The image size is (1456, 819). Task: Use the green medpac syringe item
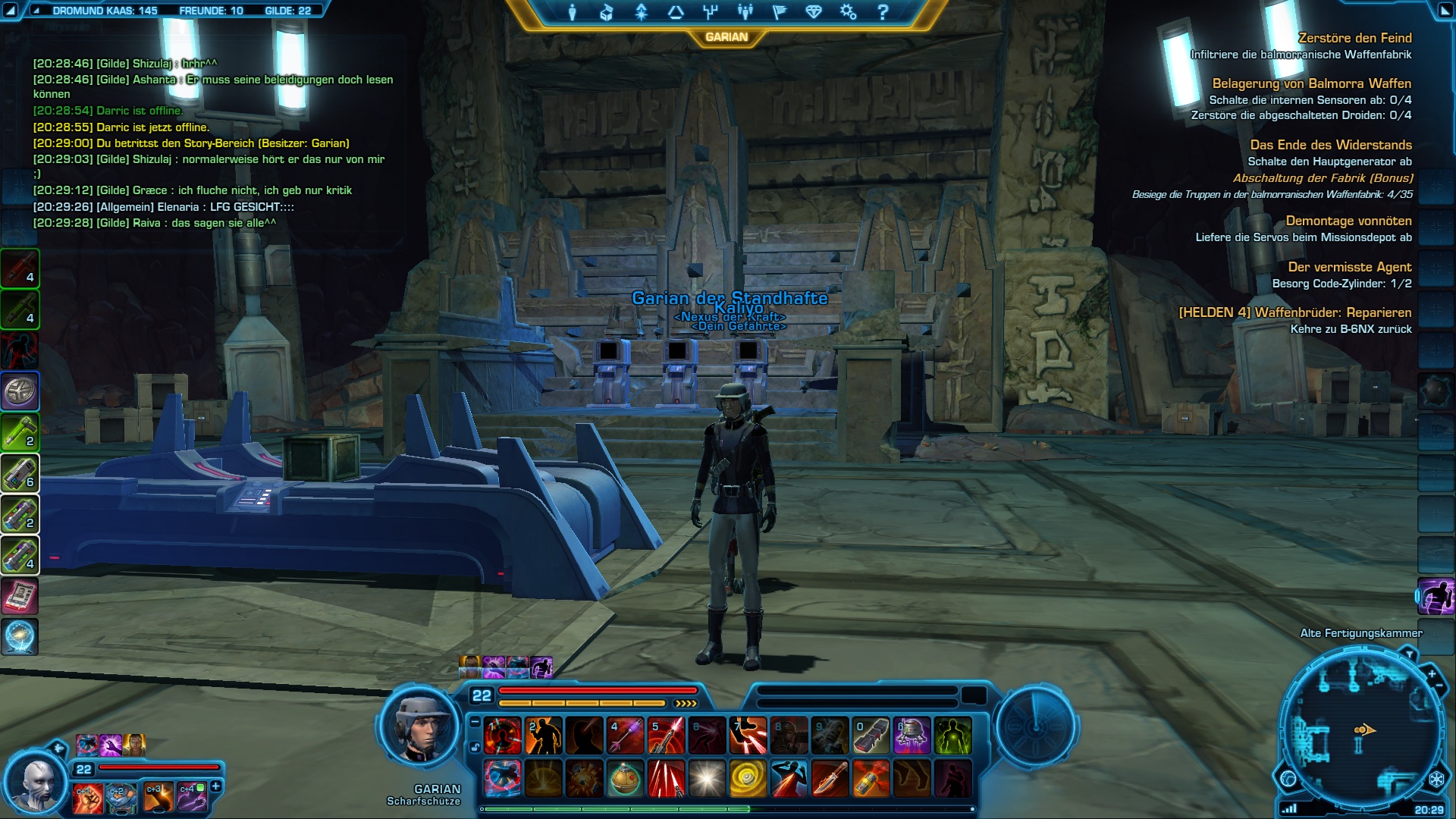(20, 432)
